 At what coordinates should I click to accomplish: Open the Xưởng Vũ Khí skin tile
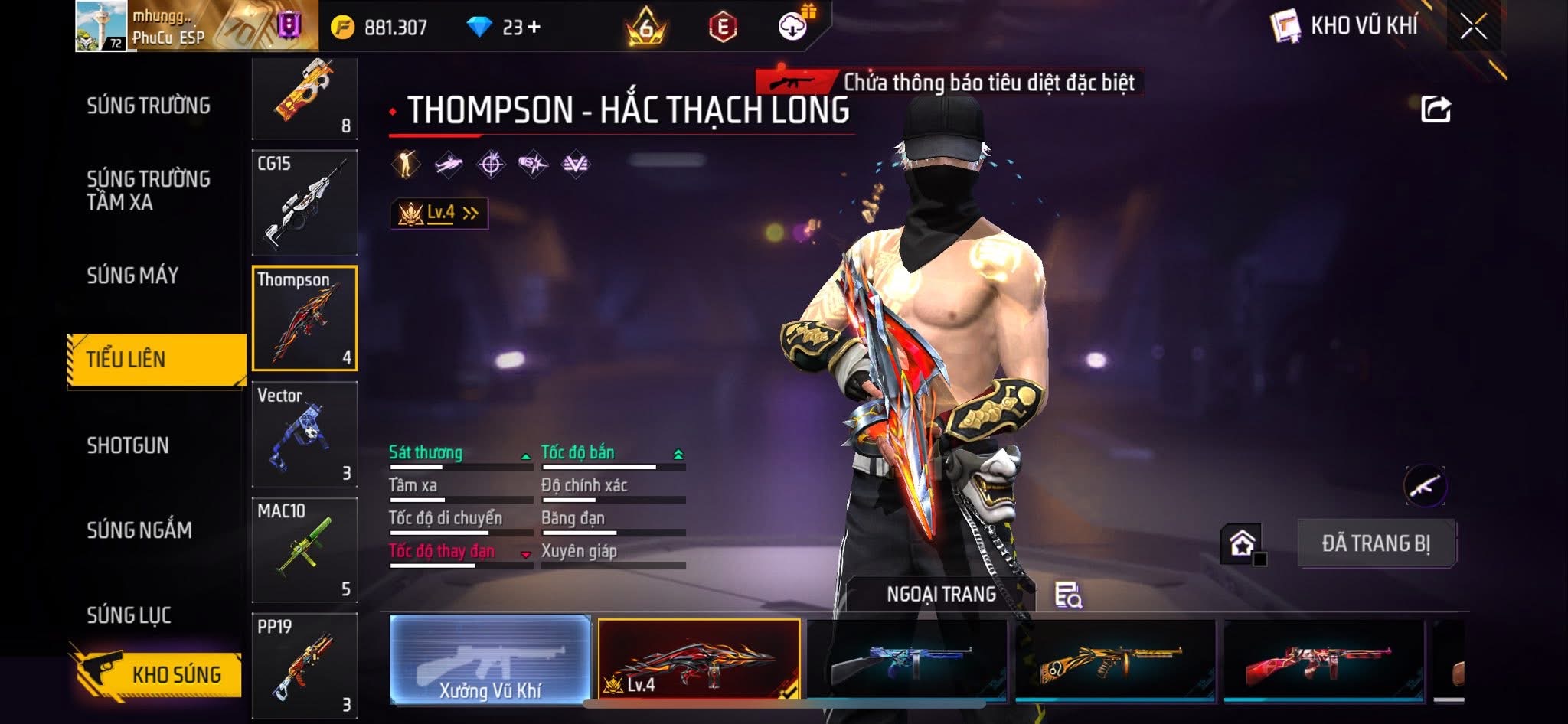coord(490,660)
